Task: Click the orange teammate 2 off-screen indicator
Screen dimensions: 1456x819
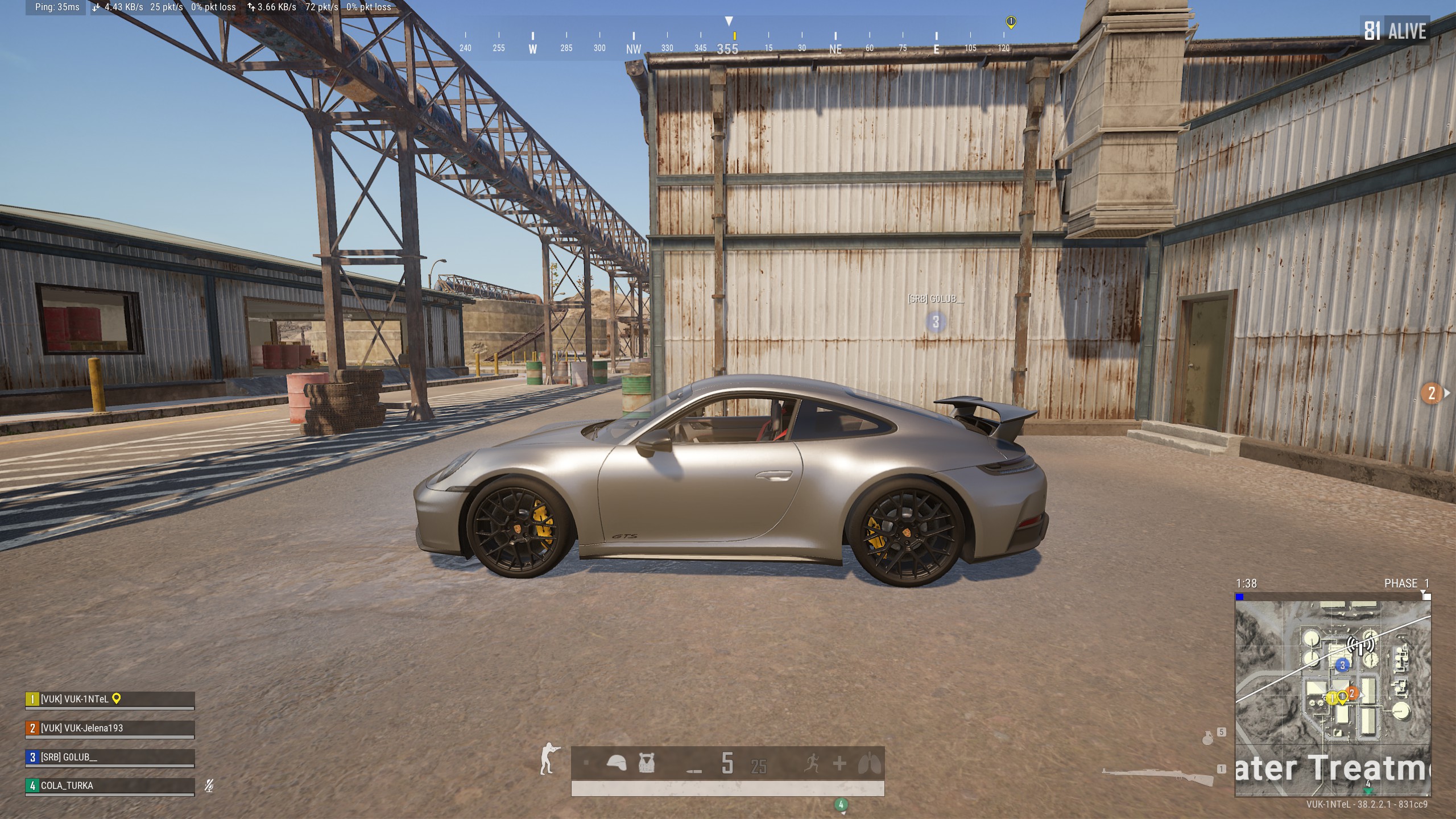Action: coord(1432,393)
